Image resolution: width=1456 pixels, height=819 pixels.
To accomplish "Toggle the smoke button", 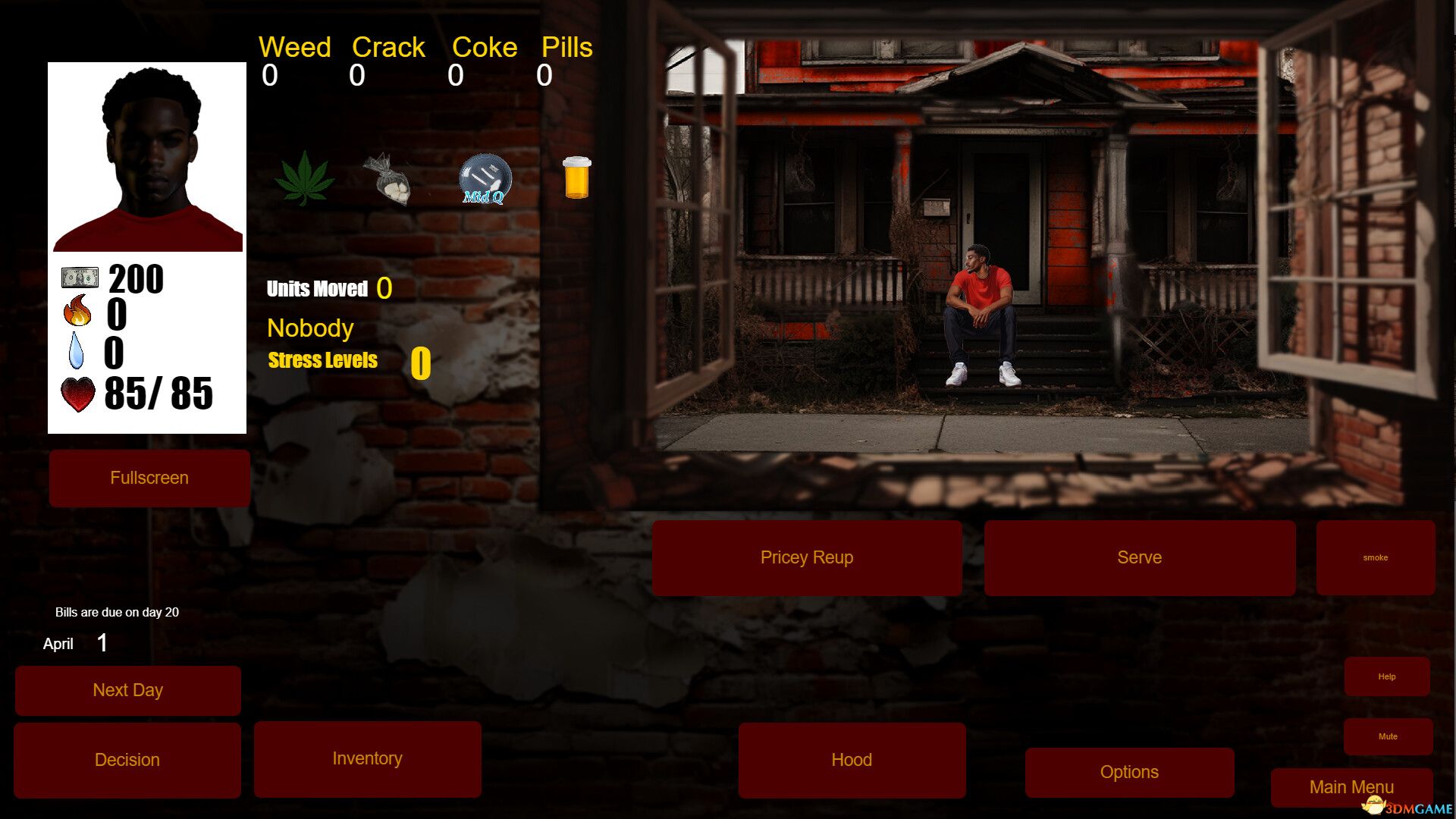I will click(1376, 557).
